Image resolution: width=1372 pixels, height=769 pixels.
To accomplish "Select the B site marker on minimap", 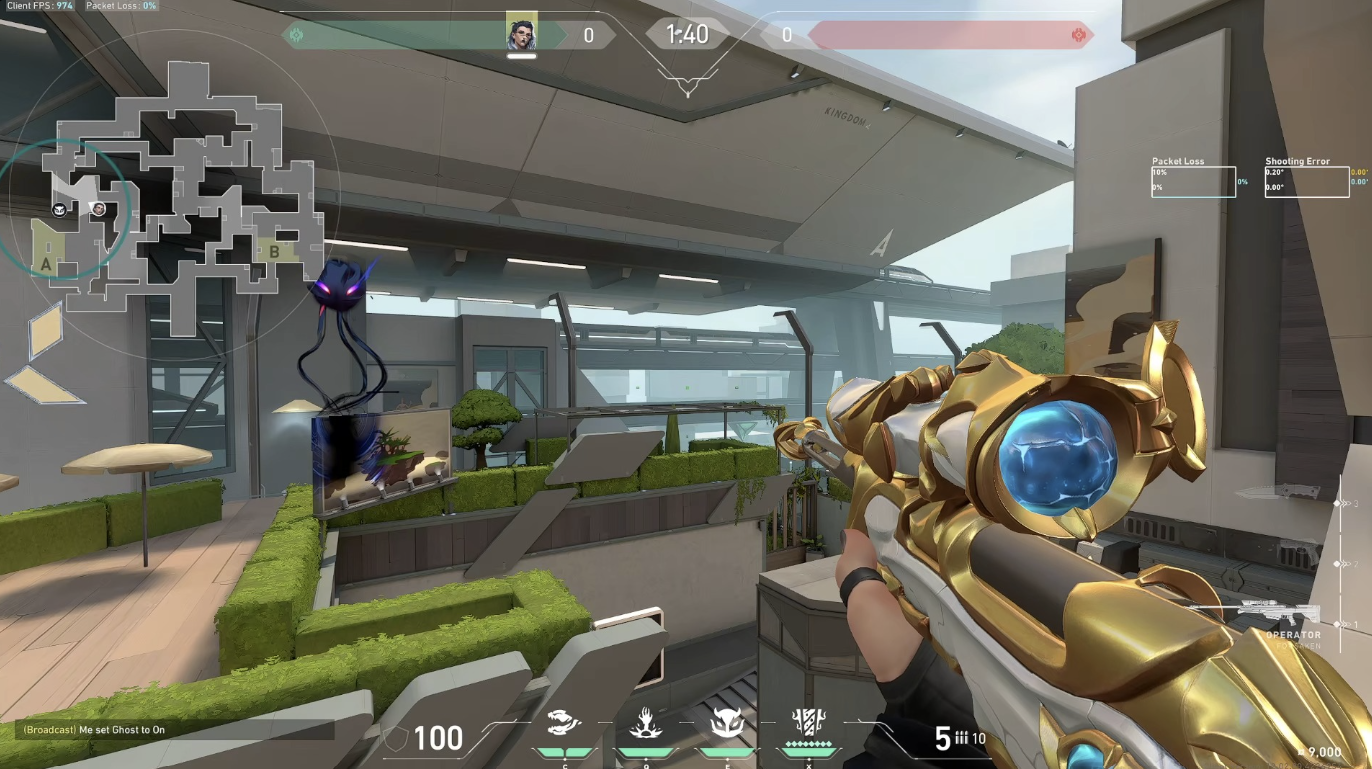I will (x=274, y=251).
